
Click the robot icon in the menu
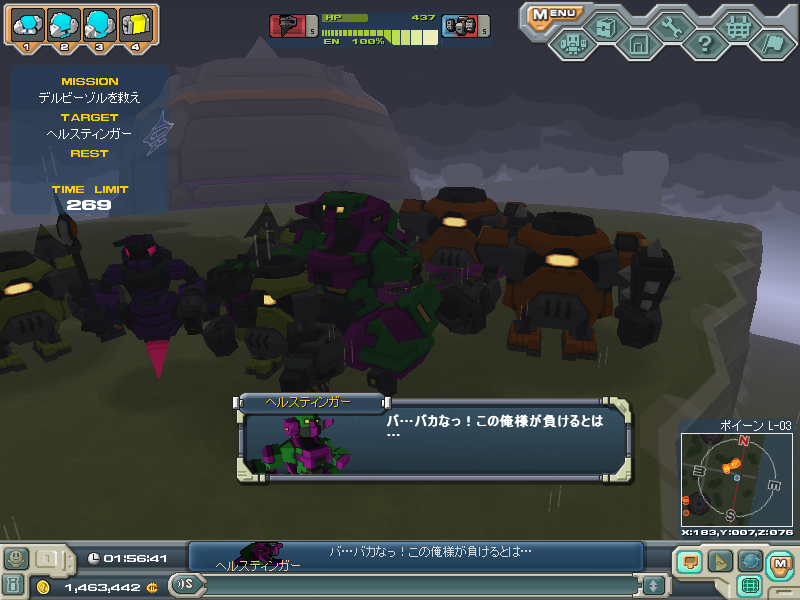(x=572, y=43)
